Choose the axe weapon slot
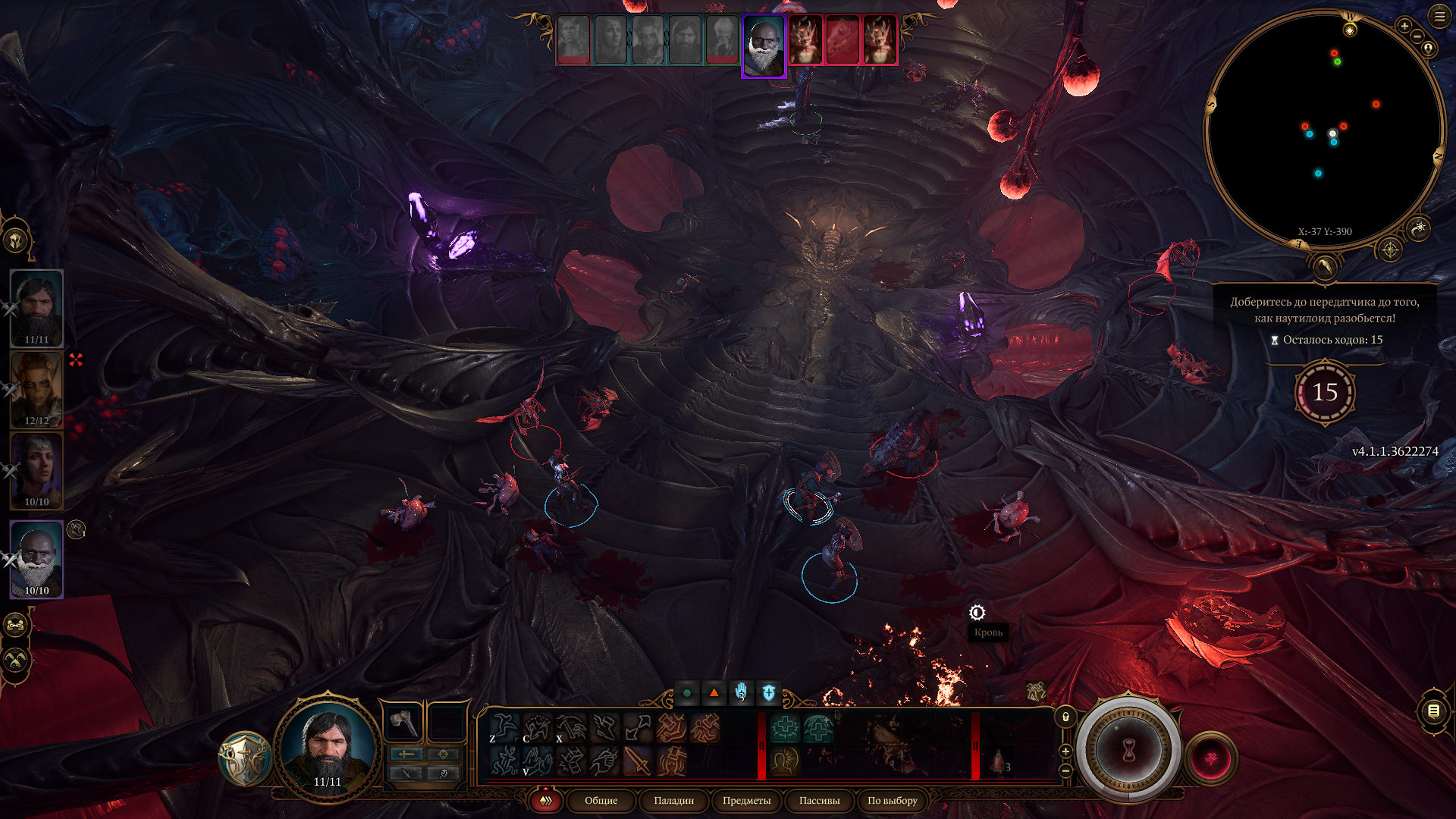Screen dimensions: 1456x819 pyautogui.click(x=403, y=722)
